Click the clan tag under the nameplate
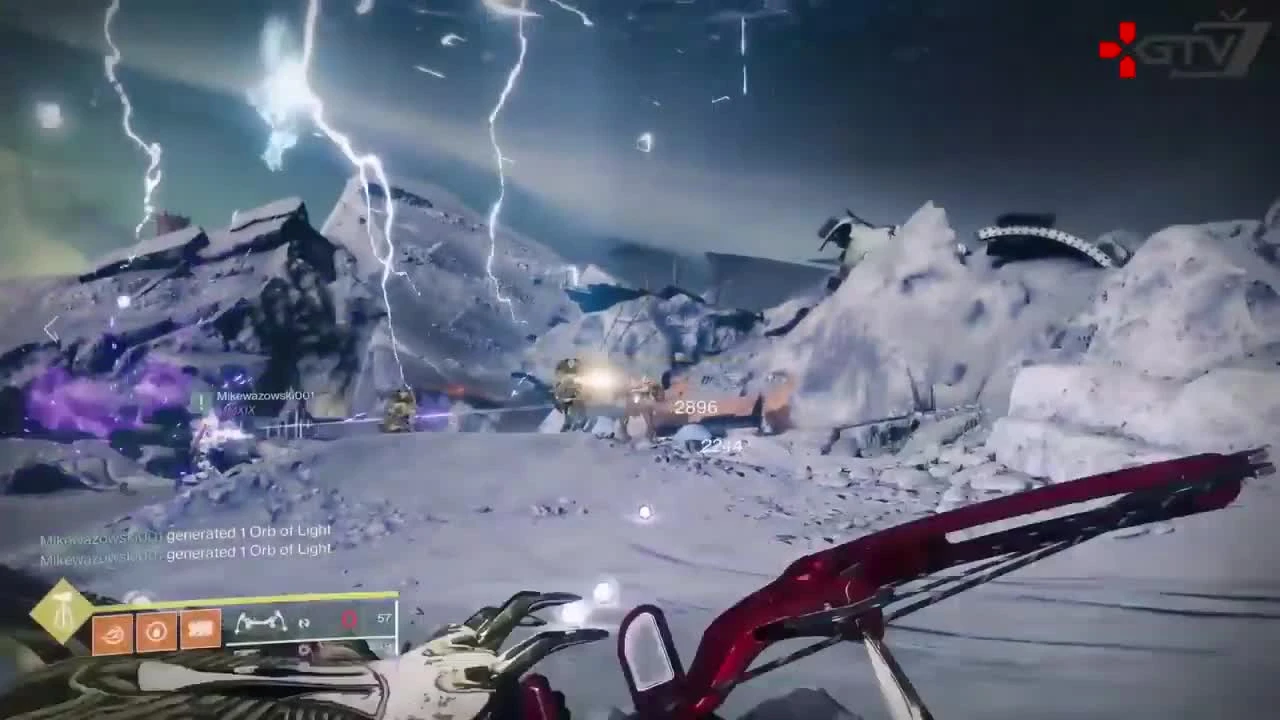The width and height of the screenshot is (1280, 720). [238, 409]
